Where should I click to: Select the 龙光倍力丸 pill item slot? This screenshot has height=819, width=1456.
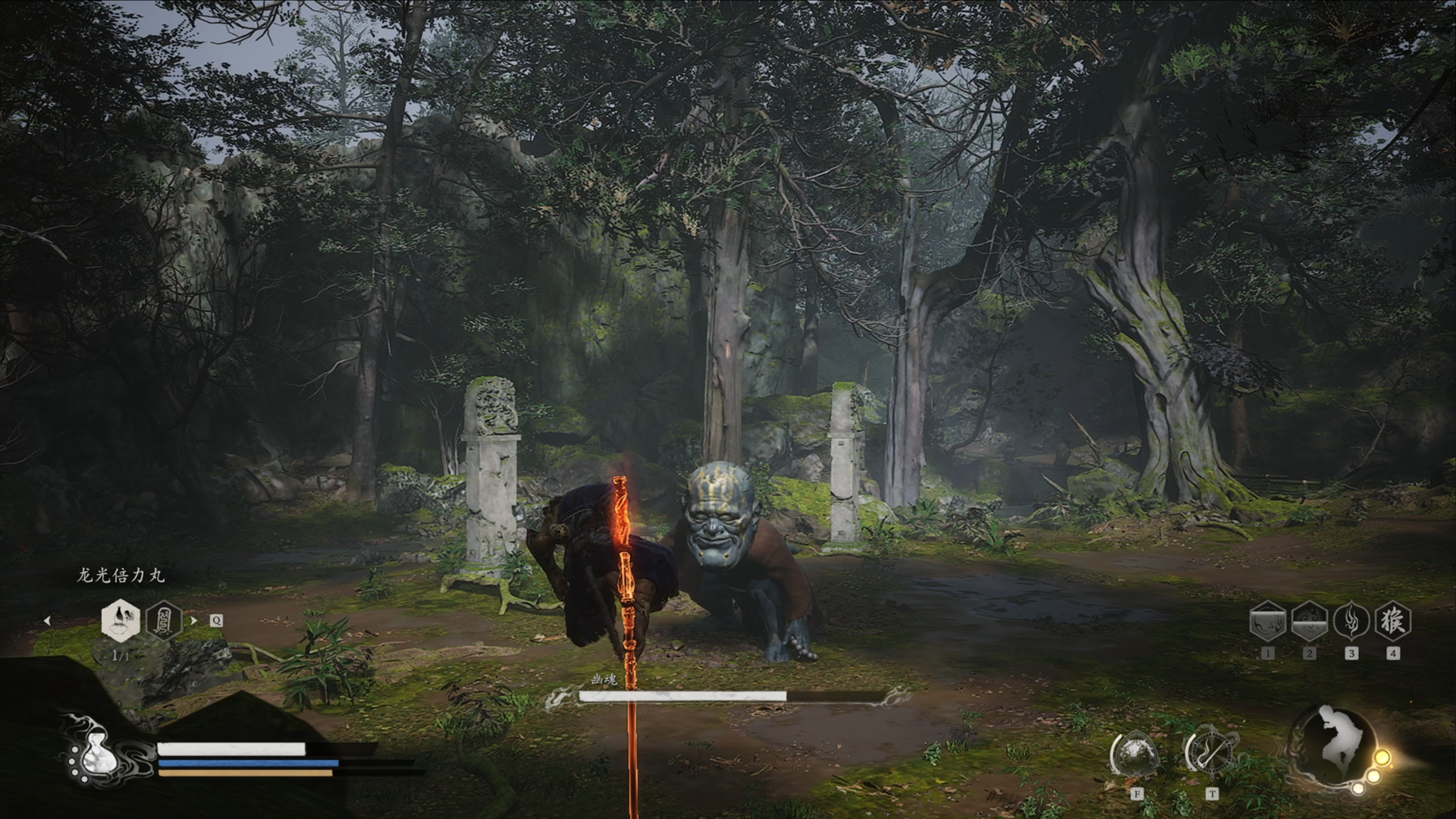point(121,620)
